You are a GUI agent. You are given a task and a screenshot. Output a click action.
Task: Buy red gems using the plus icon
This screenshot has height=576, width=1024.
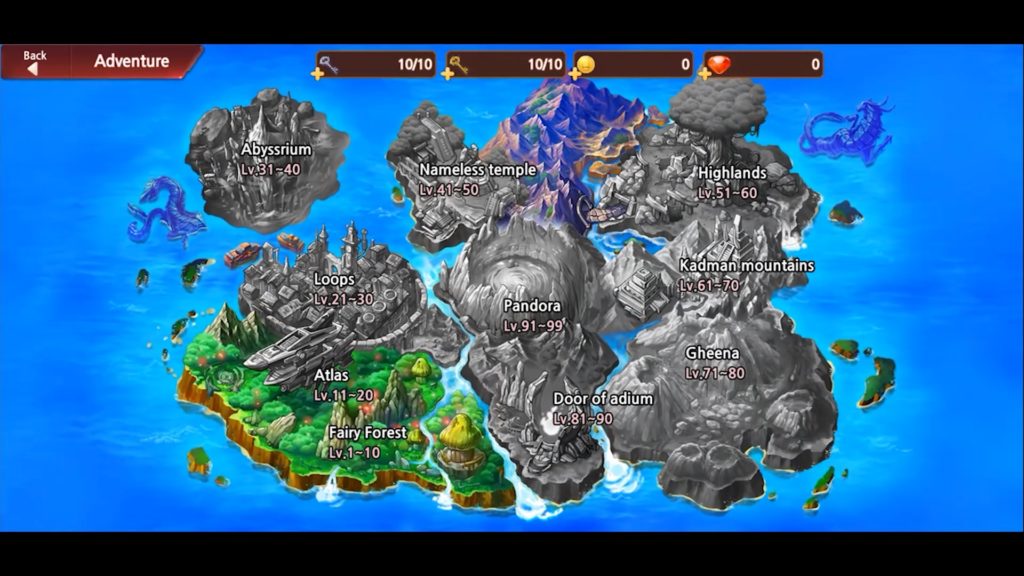click(706, 73)
